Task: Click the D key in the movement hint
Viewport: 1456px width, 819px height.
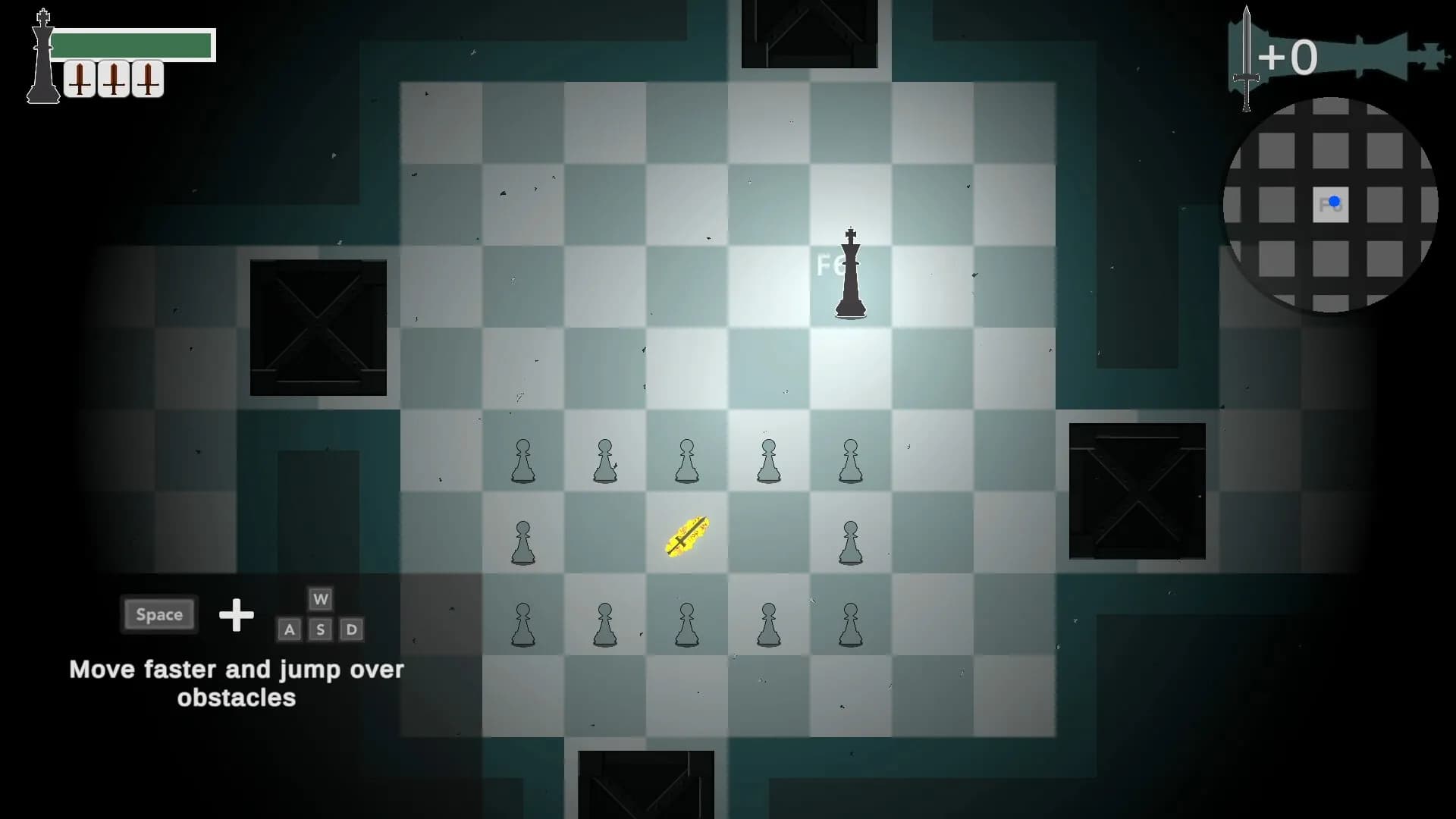Action: 351,629
